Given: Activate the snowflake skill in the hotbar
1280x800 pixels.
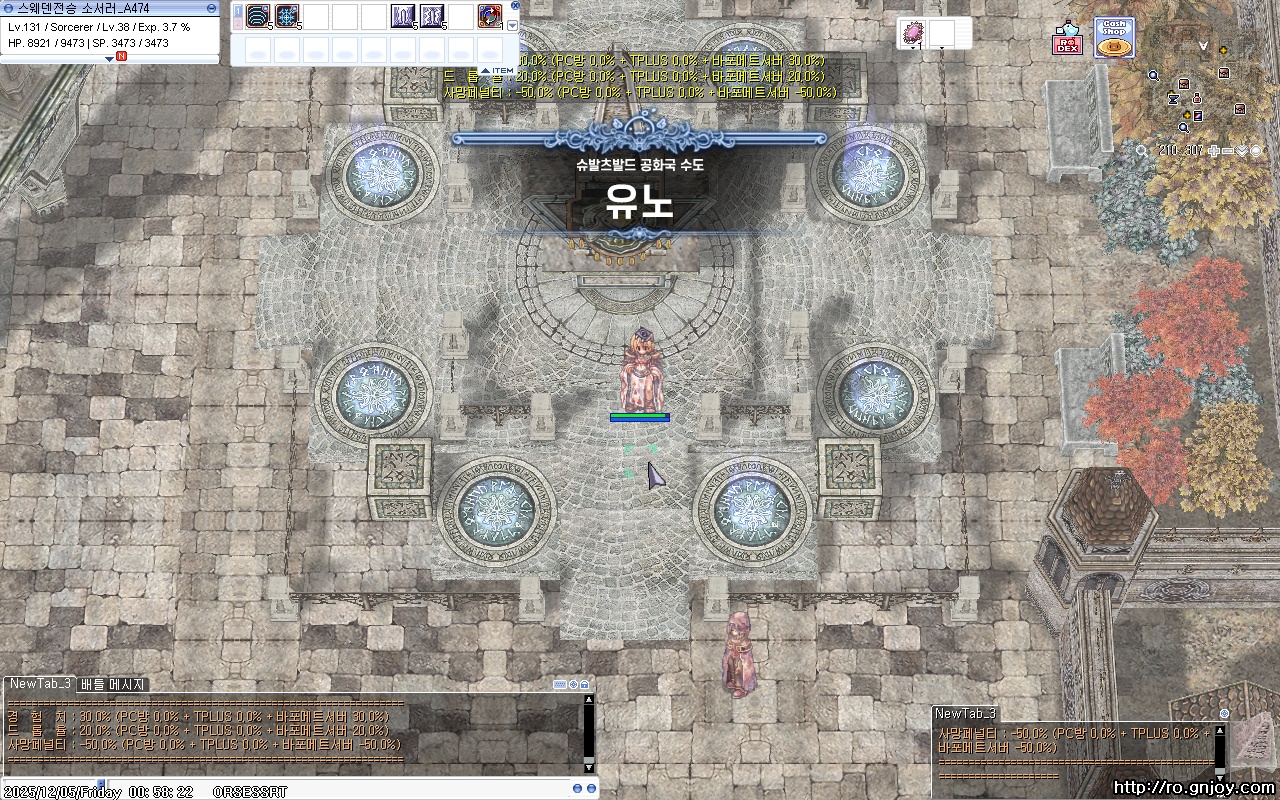Looking at the screenshot, I should pyautogui.click(x=288, y=17).
